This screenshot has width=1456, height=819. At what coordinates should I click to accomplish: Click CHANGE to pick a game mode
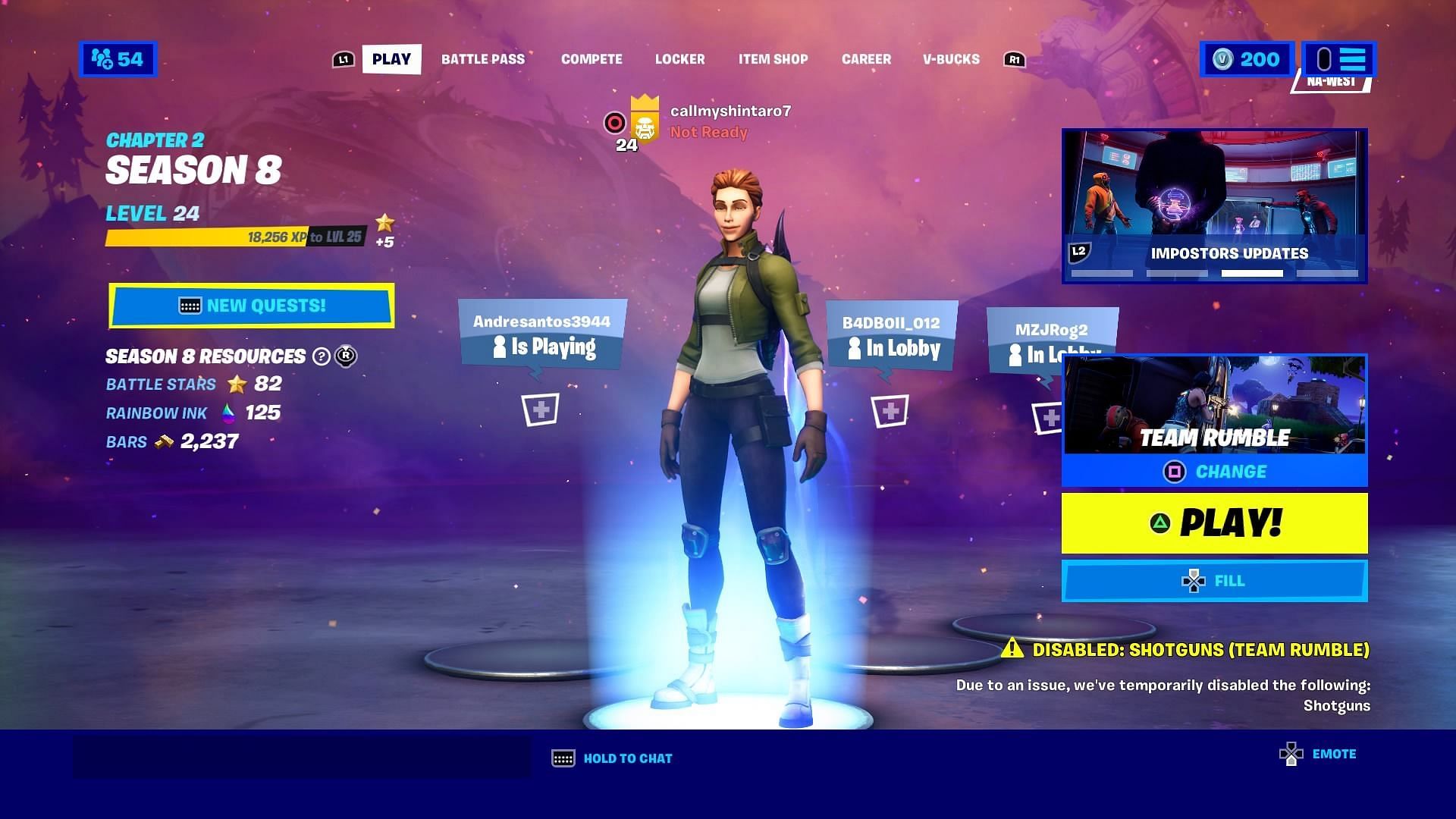[x=1214, y=471]
